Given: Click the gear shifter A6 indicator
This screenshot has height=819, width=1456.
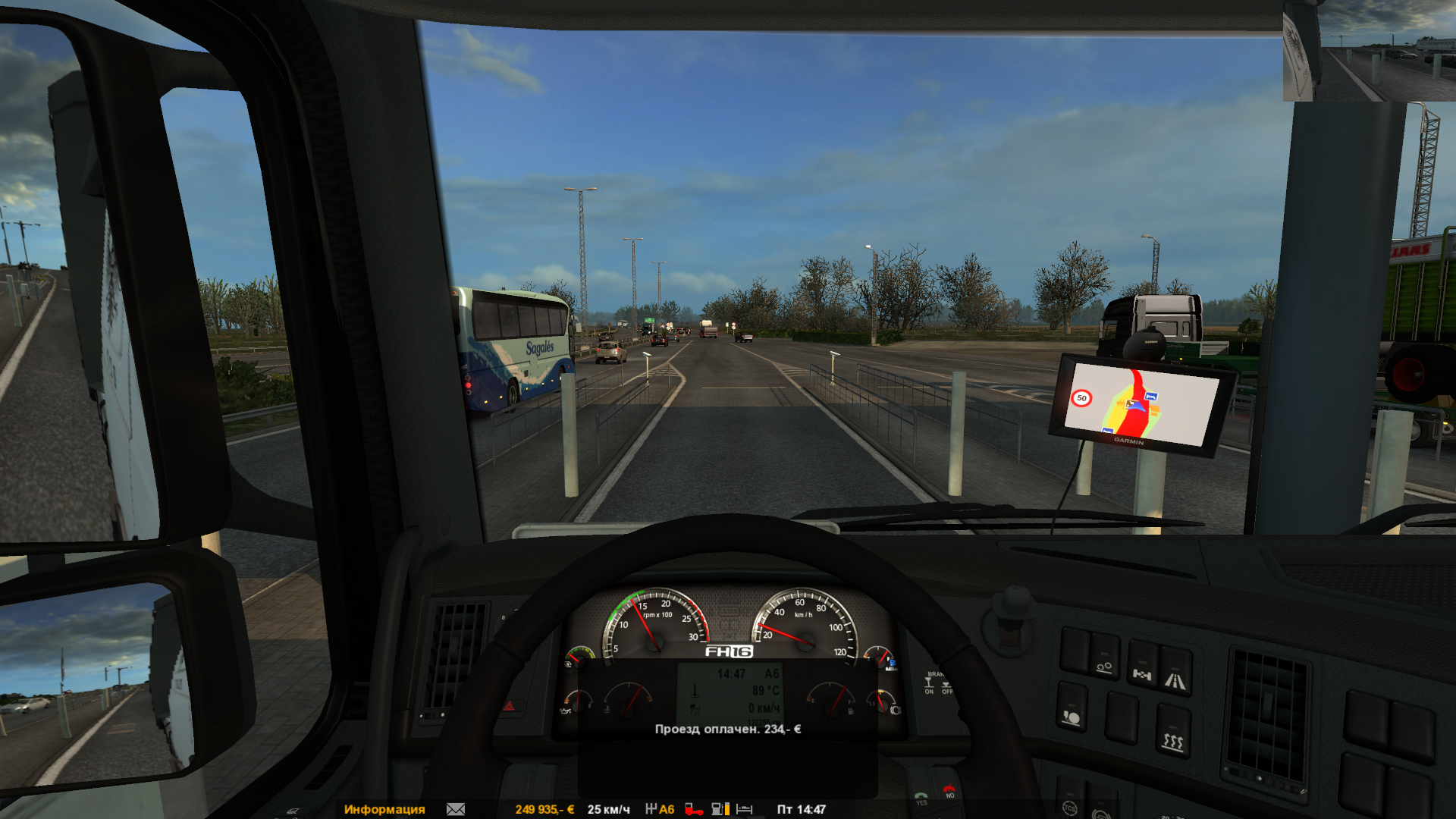Looking at the screenshot, I should 660,809.
